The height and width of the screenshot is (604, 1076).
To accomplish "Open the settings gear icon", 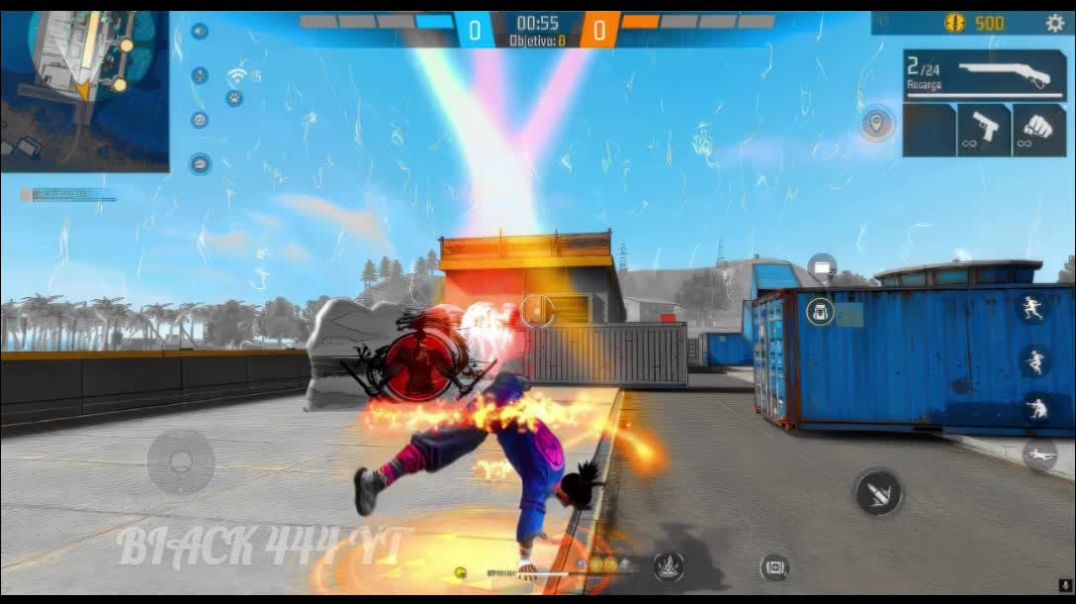I will (x=1055, y=23).
